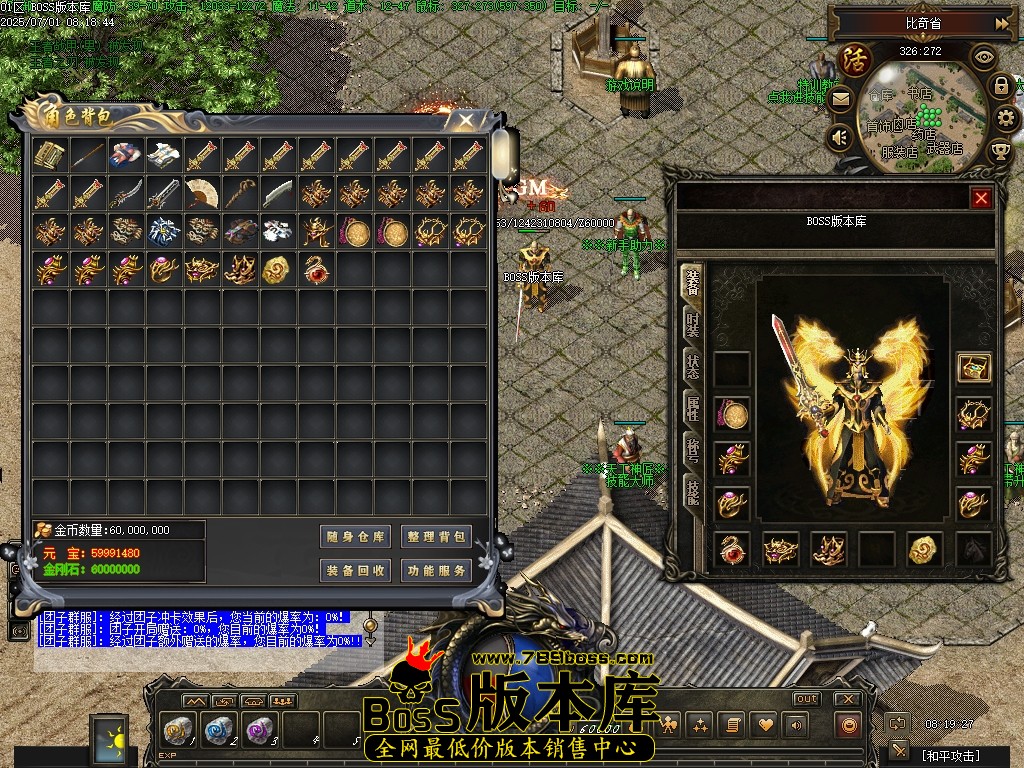Use the yellow scroll in hotbar slot 1

tap(177, 730)
